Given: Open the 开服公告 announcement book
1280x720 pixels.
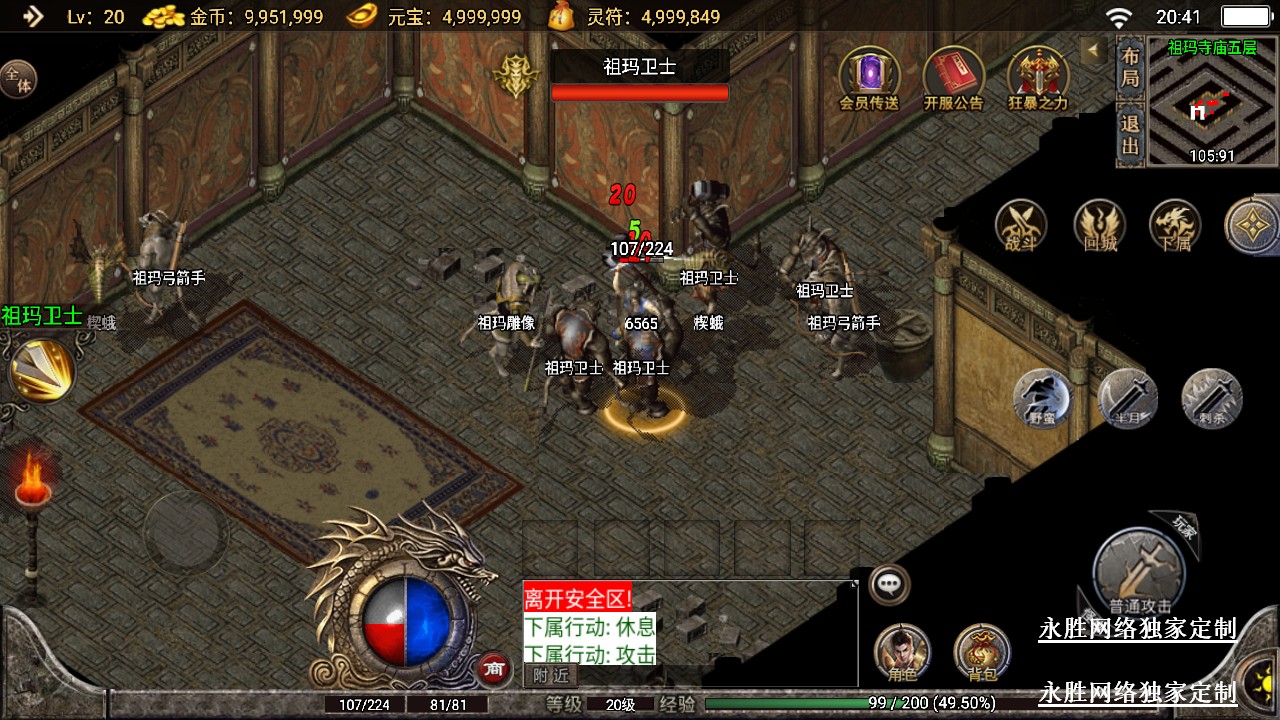Looking at the screenshot, I should pyautogui.click(x=952, y=75).
